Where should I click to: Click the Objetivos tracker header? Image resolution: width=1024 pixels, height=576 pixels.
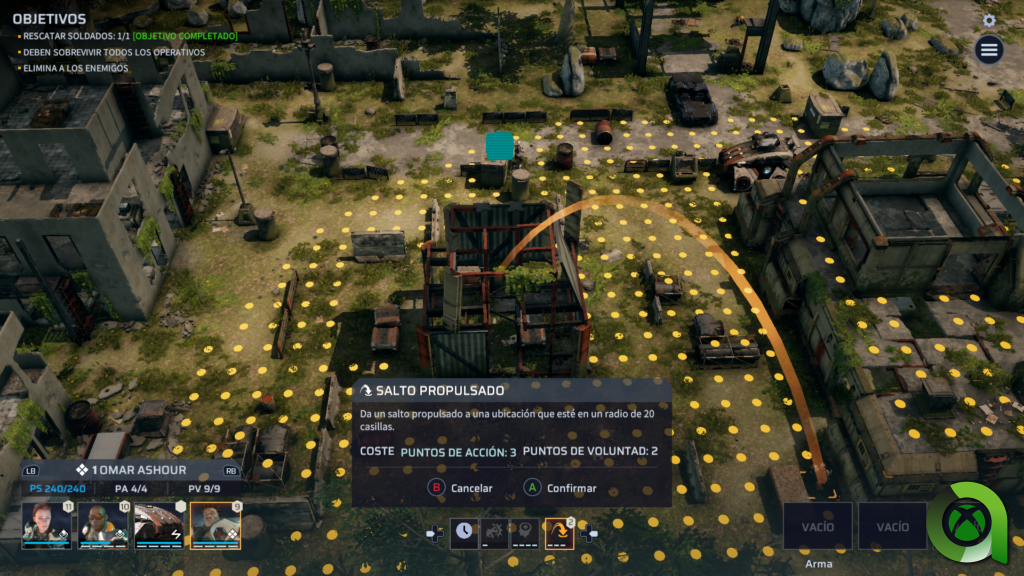pos(49,19)
